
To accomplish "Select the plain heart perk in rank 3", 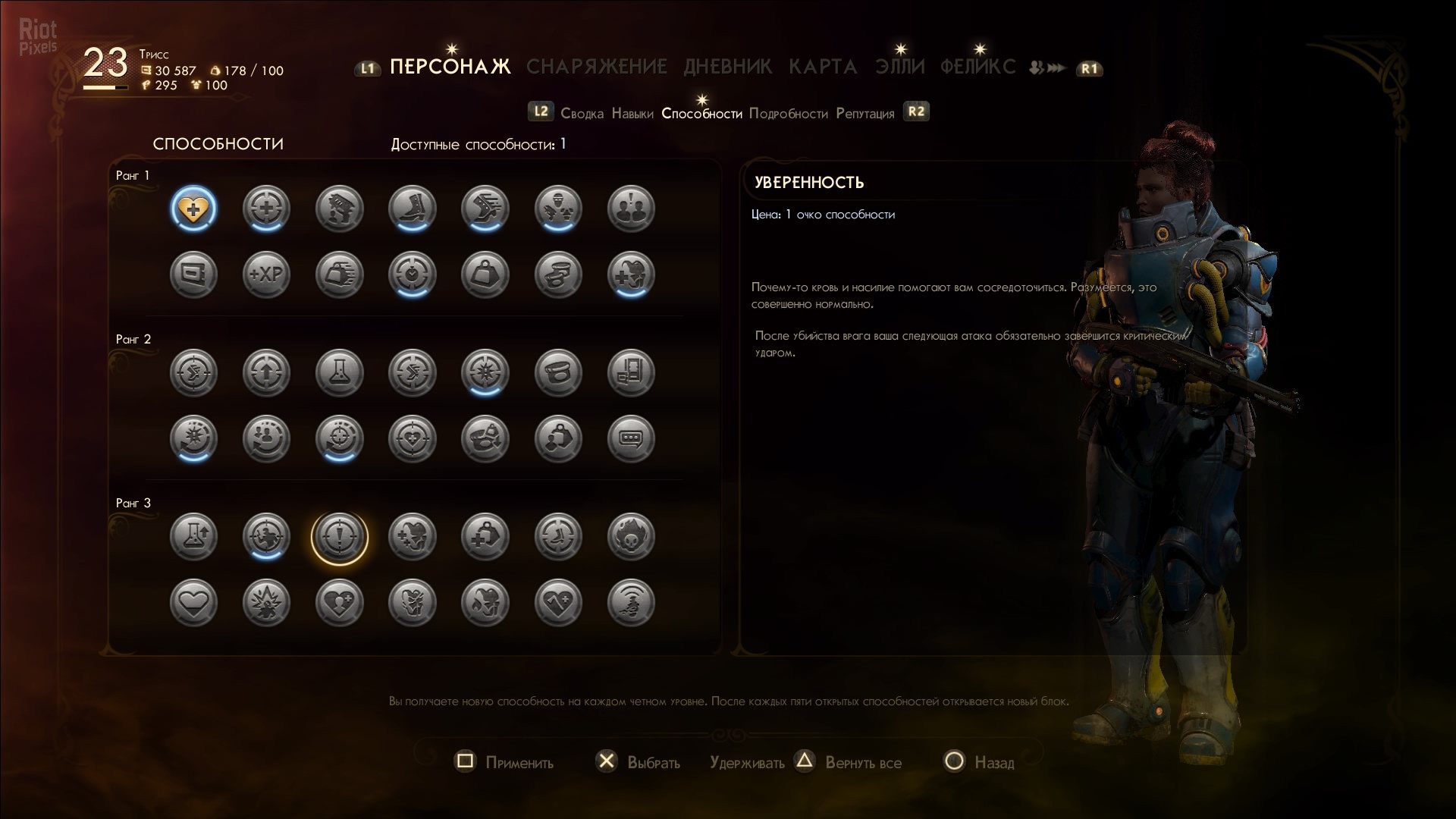I will [193, 603].
